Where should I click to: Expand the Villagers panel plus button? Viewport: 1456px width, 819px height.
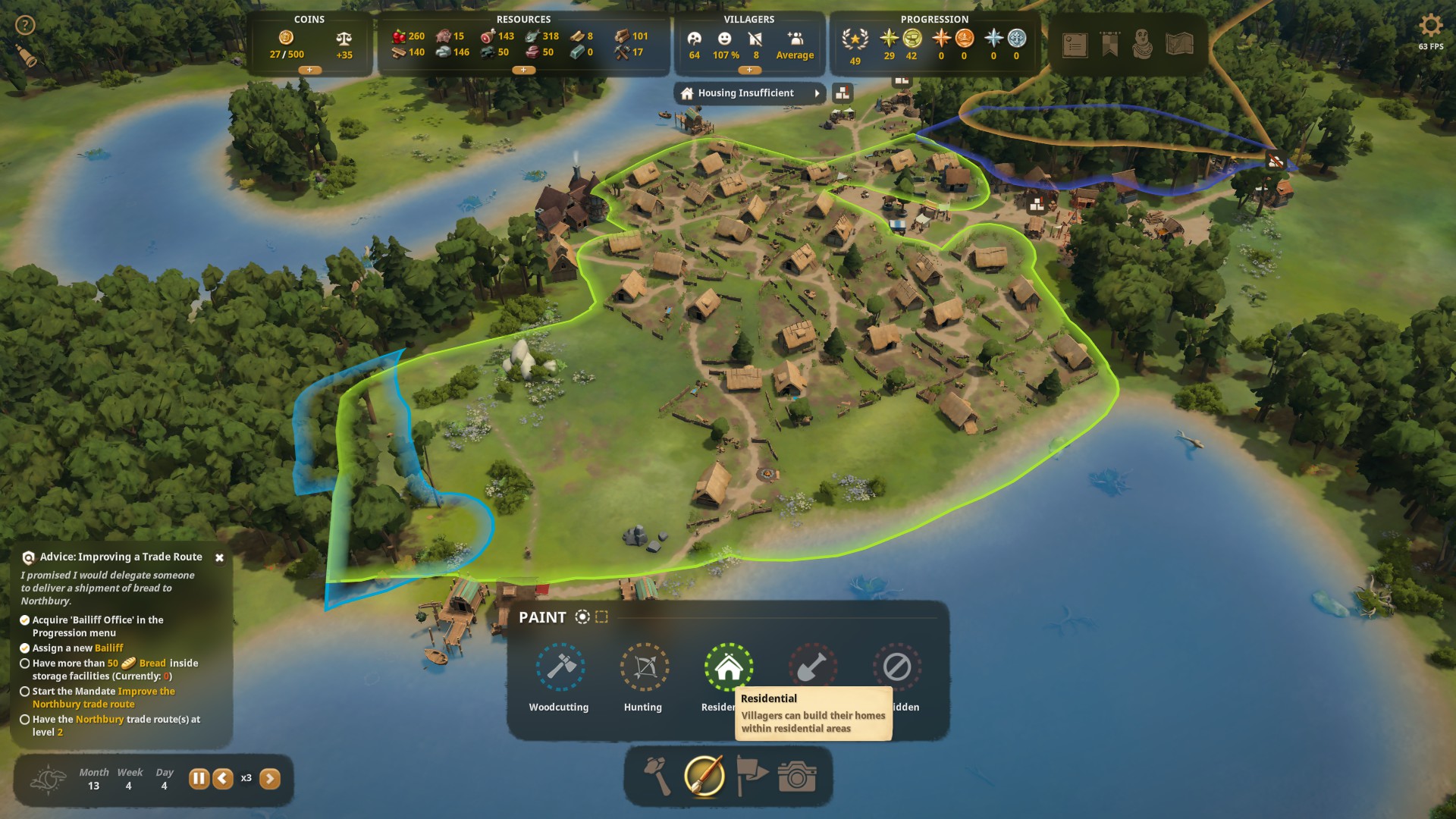click(749, 70)
